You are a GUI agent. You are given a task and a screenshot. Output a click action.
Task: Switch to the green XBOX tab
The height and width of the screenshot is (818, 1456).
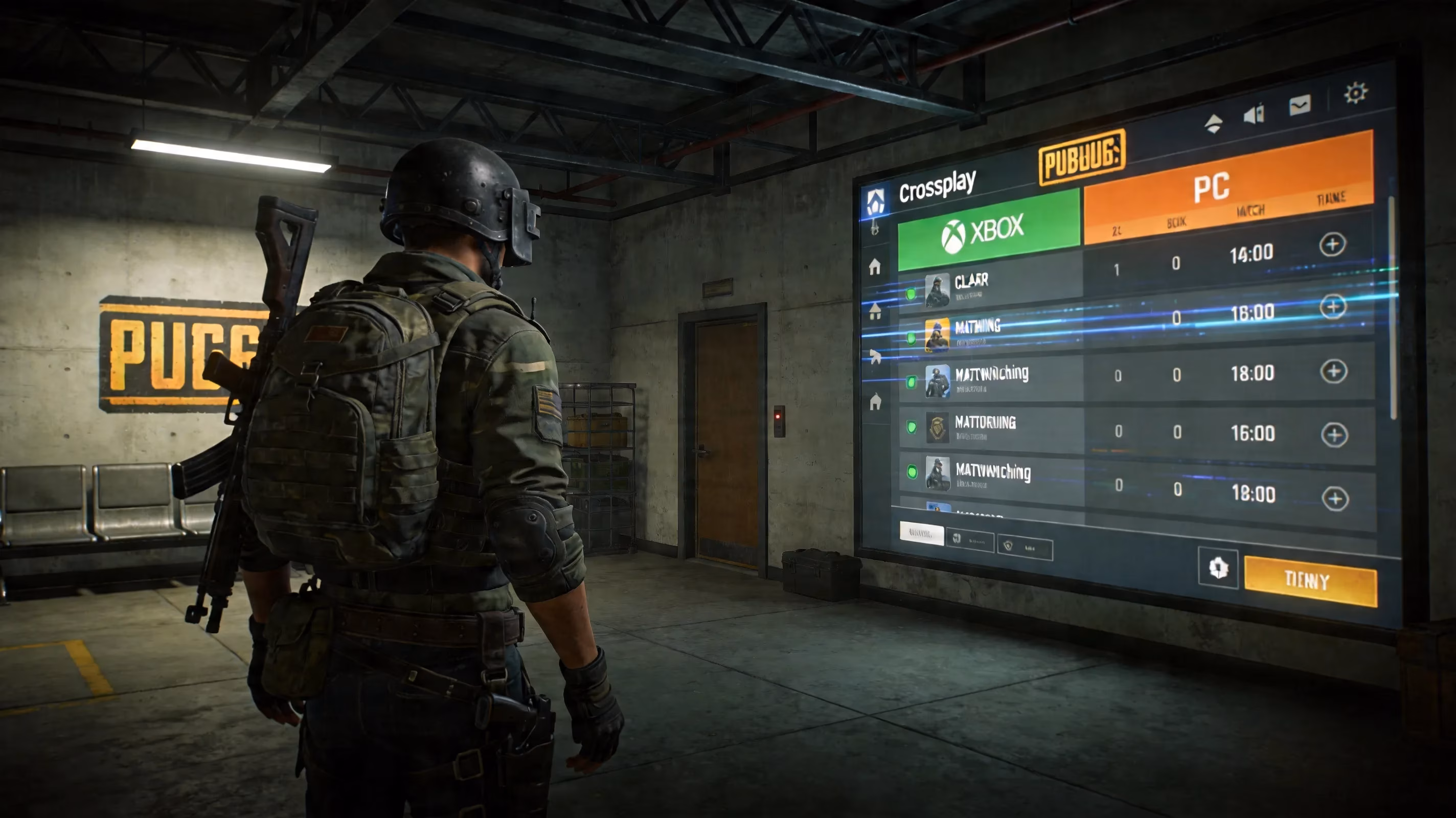pyautogui.click(x=988, y=230)
